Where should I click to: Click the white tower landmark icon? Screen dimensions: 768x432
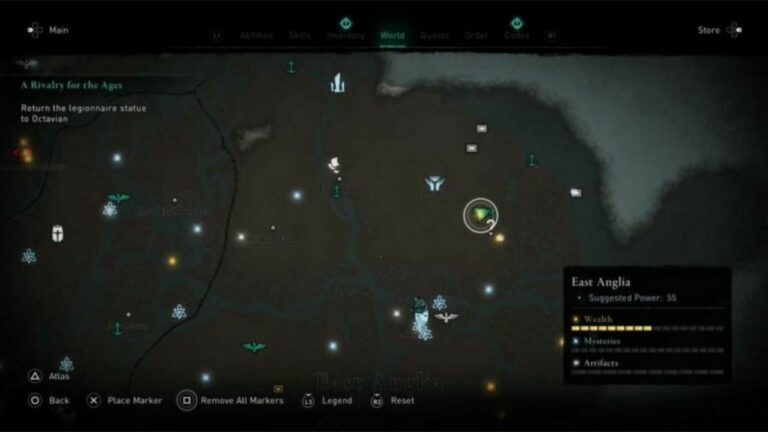tap(338, 83)
